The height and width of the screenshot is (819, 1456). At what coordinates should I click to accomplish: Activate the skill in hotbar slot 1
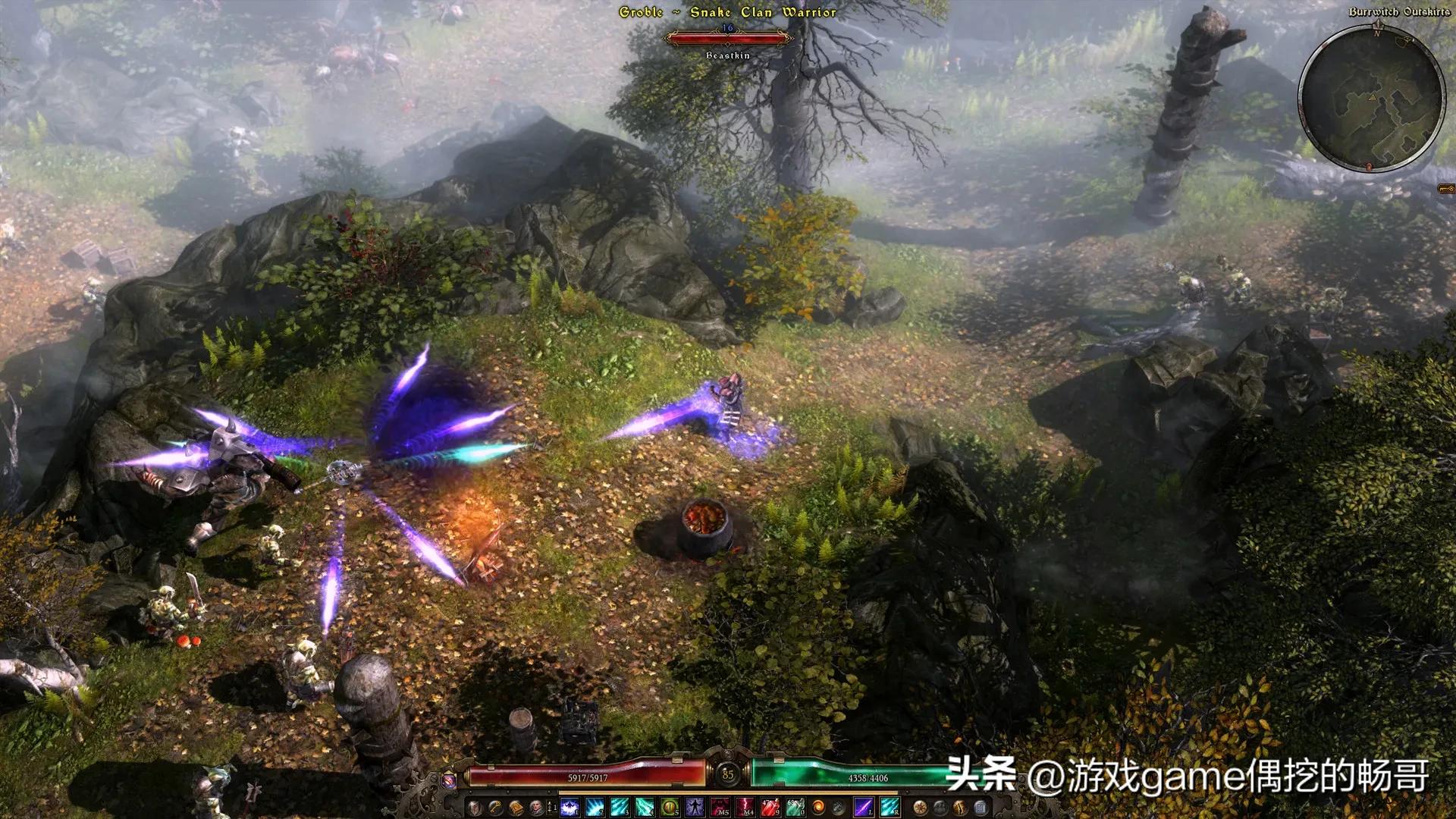570,808
